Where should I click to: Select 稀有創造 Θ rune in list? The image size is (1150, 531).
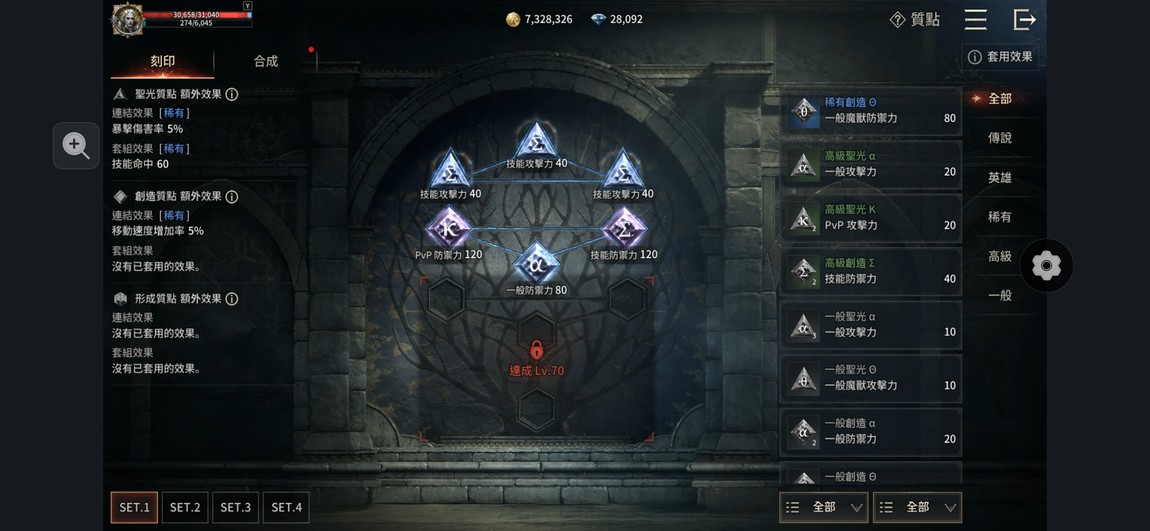870,111
